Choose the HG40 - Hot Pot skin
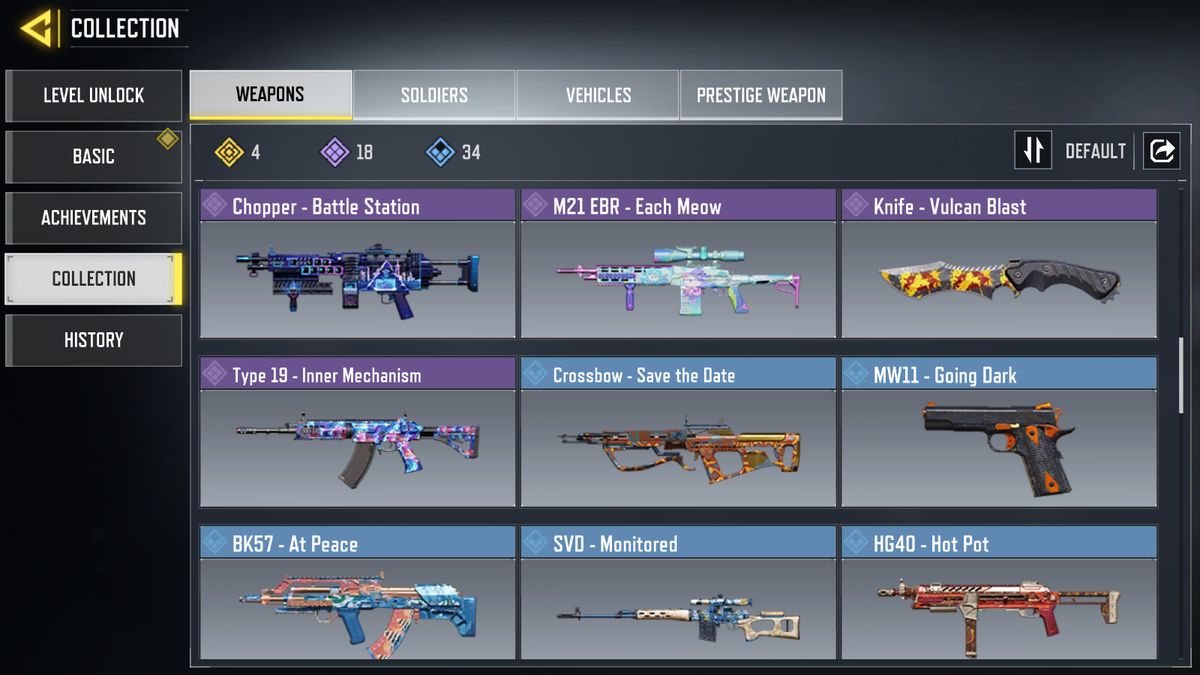 (x=999, y=595)
